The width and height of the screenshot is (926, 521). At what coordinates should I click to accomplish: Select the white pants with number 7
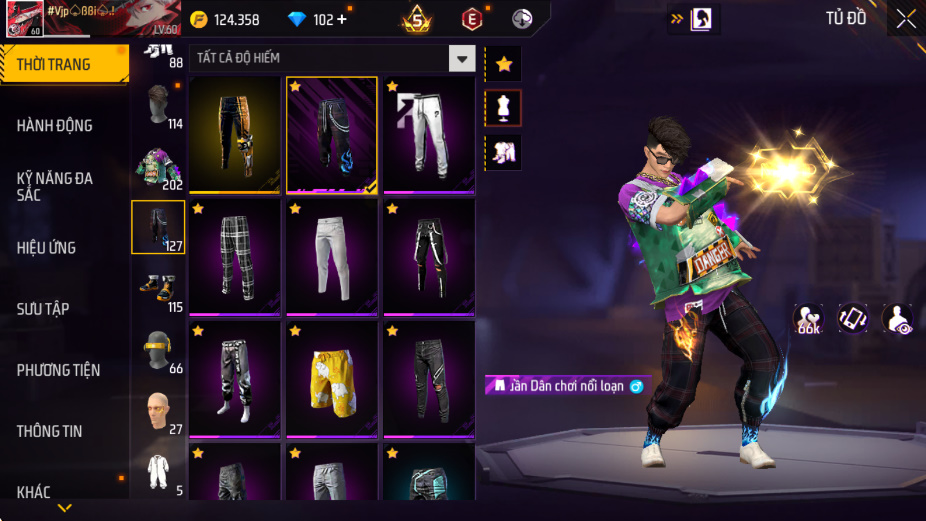click(x=429, y=135)
